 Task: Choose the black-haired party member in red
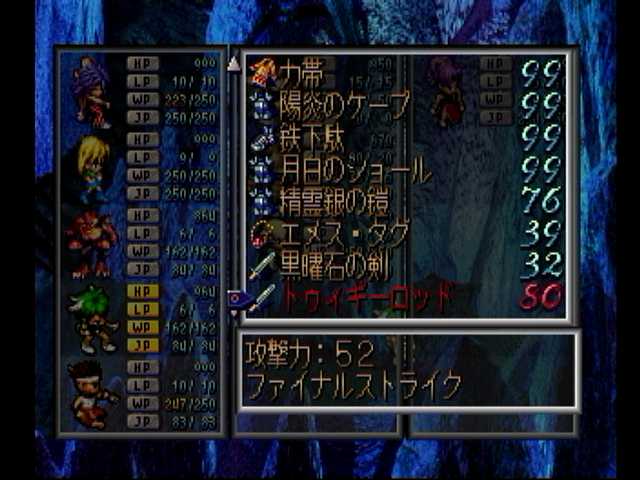[92, 392]
